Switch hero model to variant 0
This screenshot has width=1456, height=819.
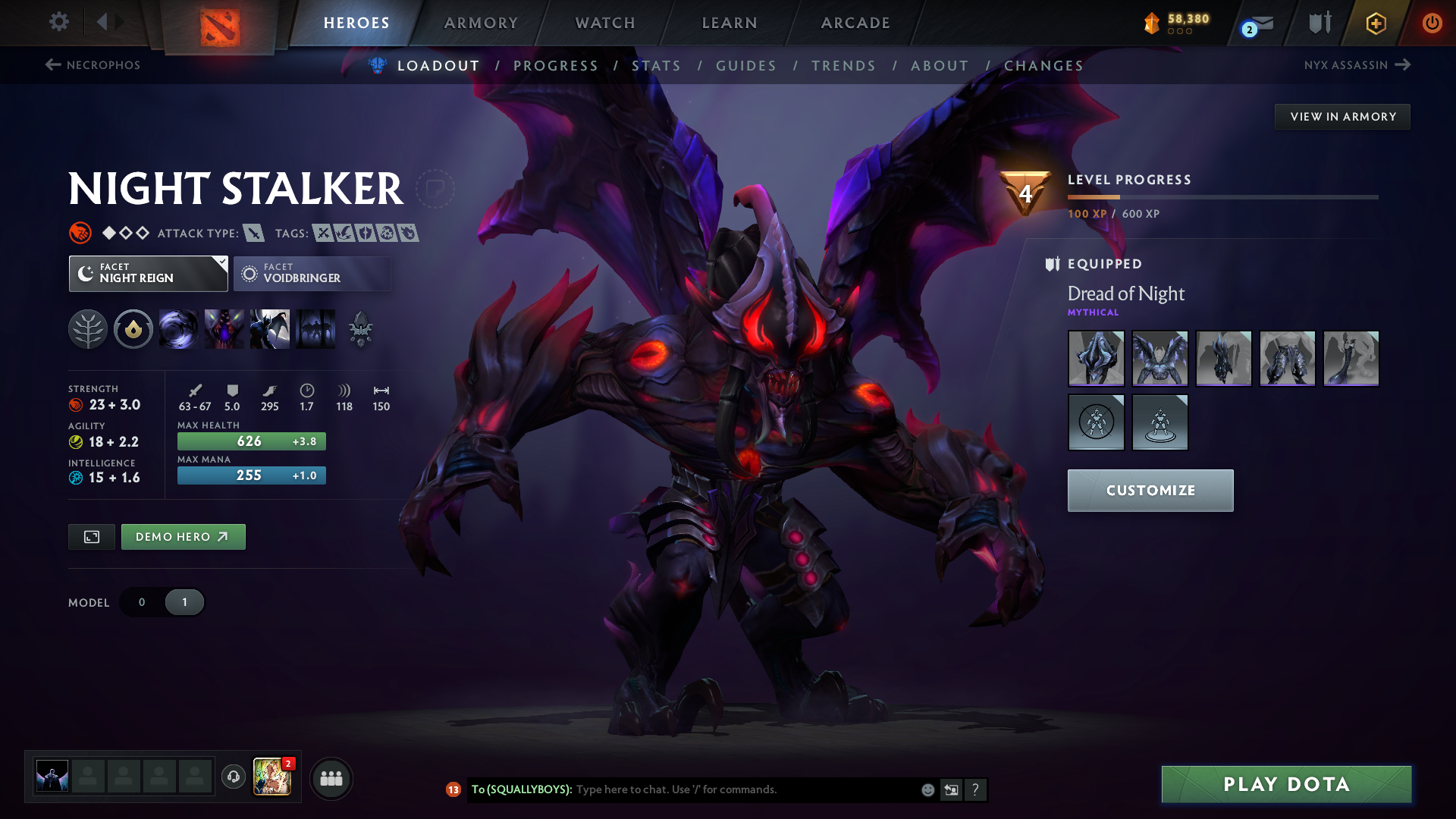pos(141,601)
